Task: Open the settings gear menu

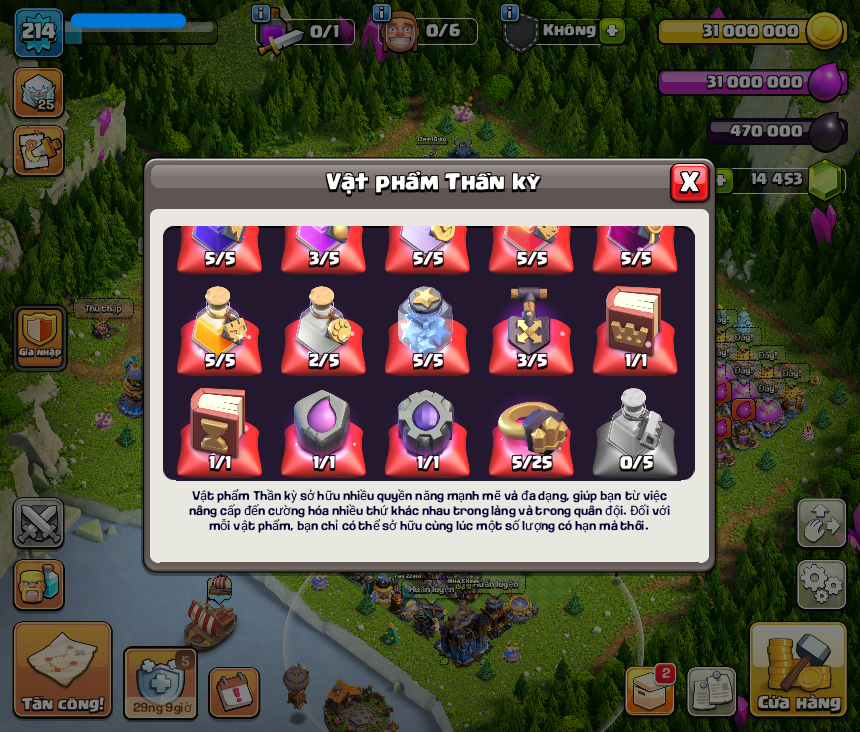Action: 821,584
